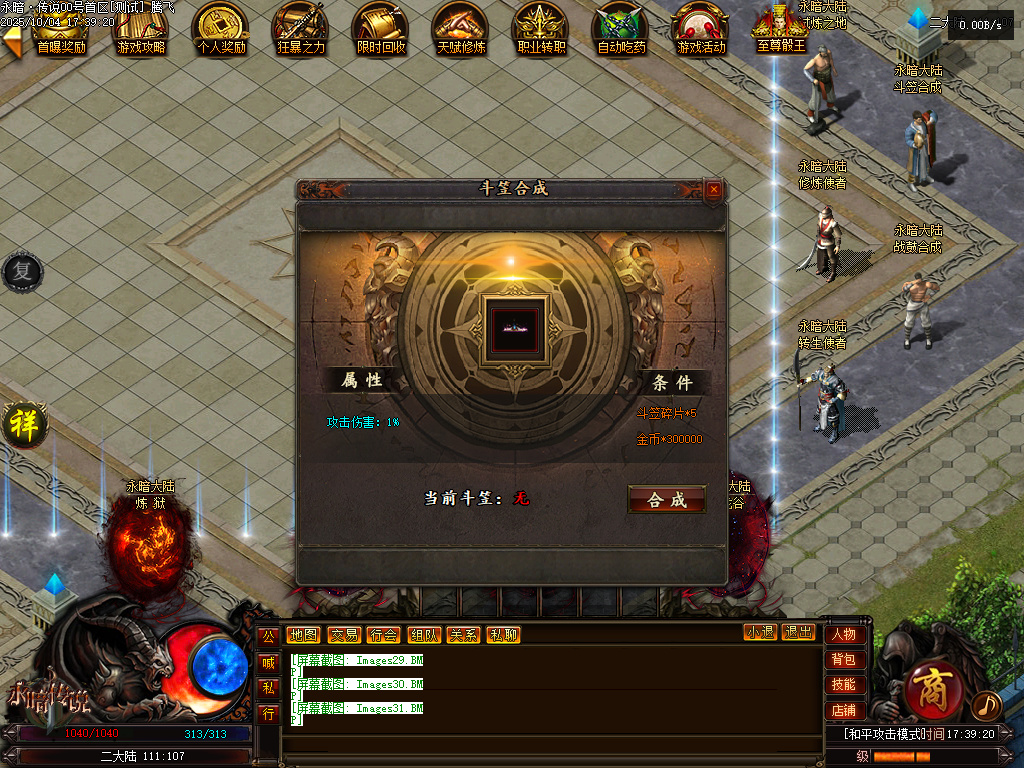This screenshot has height=768, width=1024.
Task: Open 天赋修炼 talent training
Action: click(x=461, y=29)
